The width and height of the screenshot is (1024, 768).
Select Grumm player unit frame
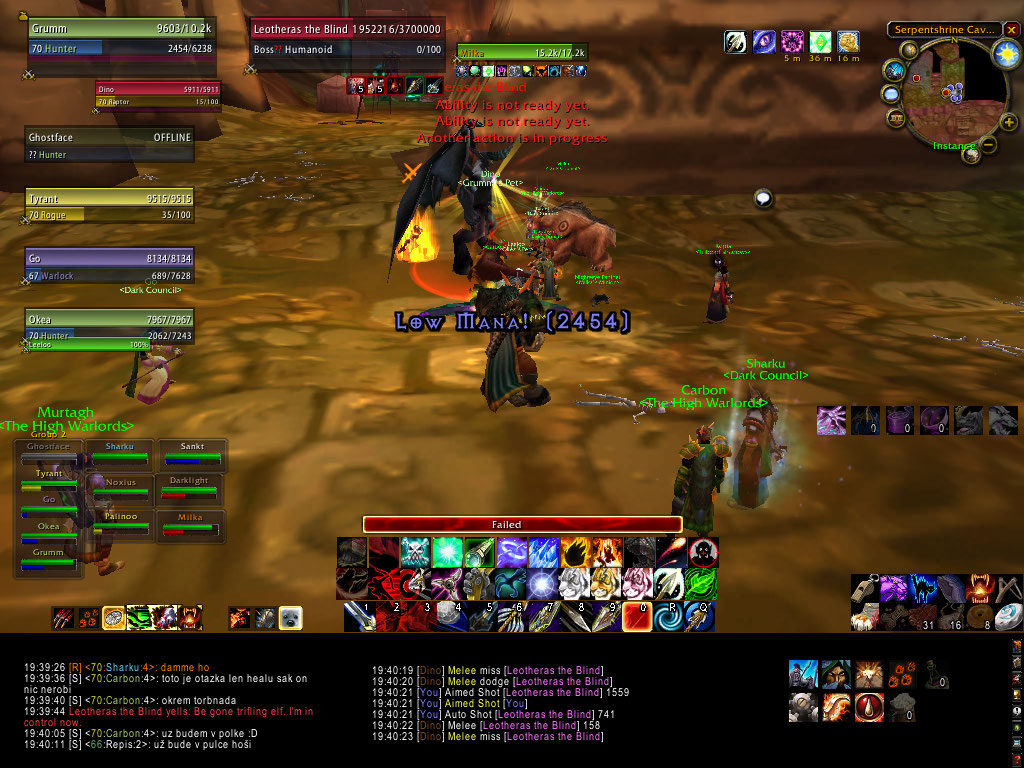pyautogui.click(x=122, y=39)
